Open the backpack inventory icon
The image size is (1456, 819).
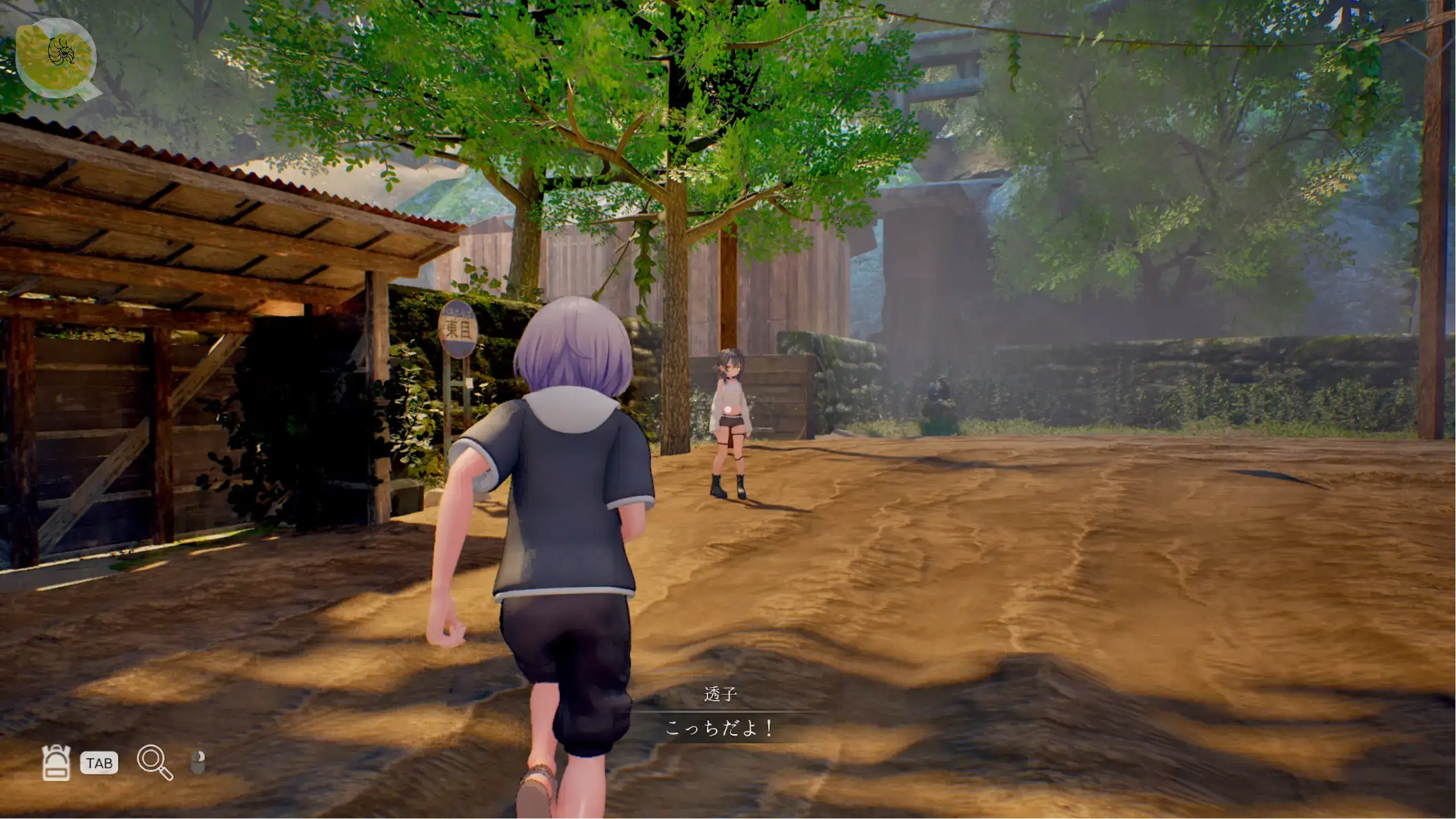click(56, 762)
